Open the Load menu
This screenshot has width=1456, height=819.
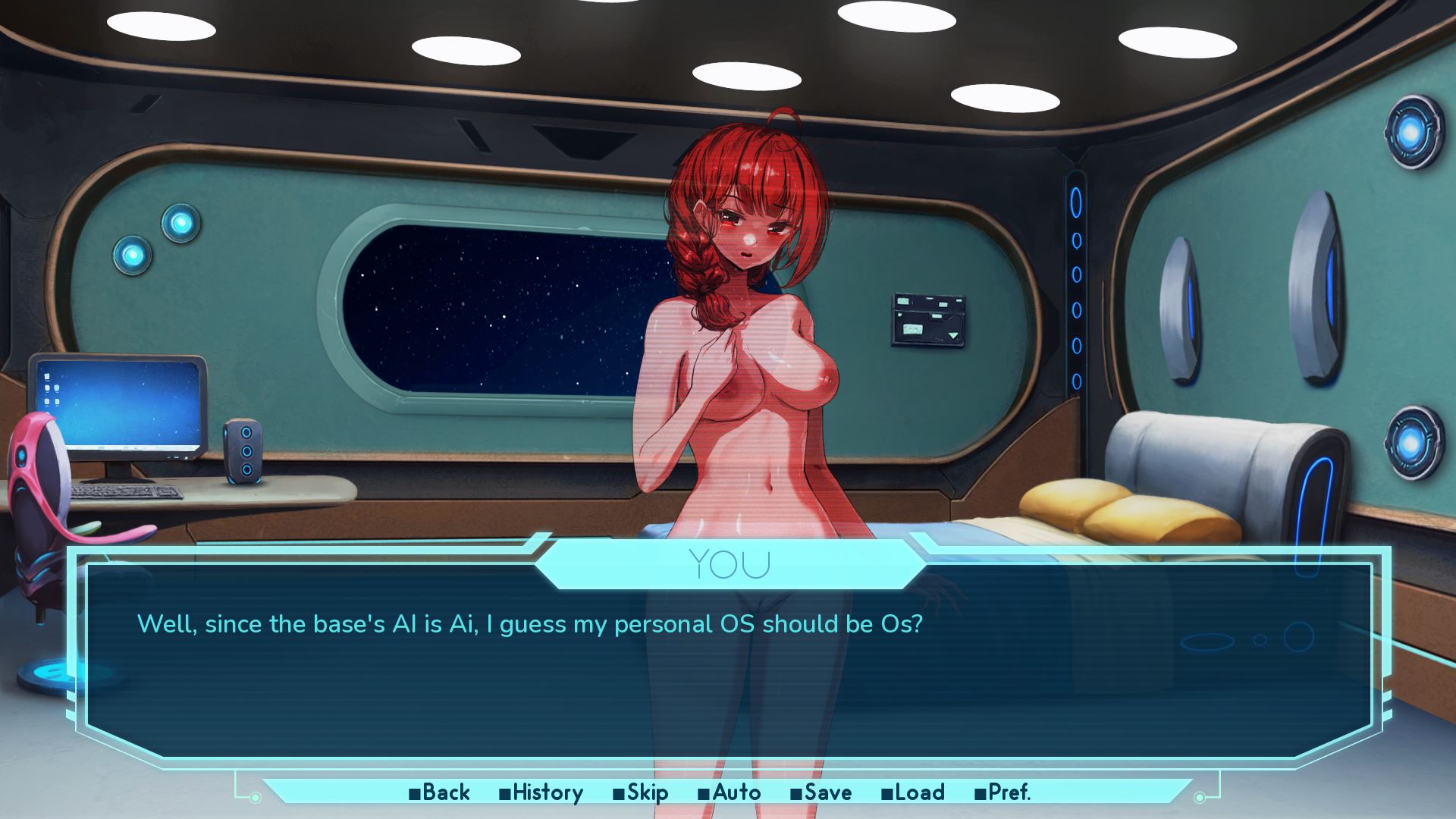tap(913, 792)
